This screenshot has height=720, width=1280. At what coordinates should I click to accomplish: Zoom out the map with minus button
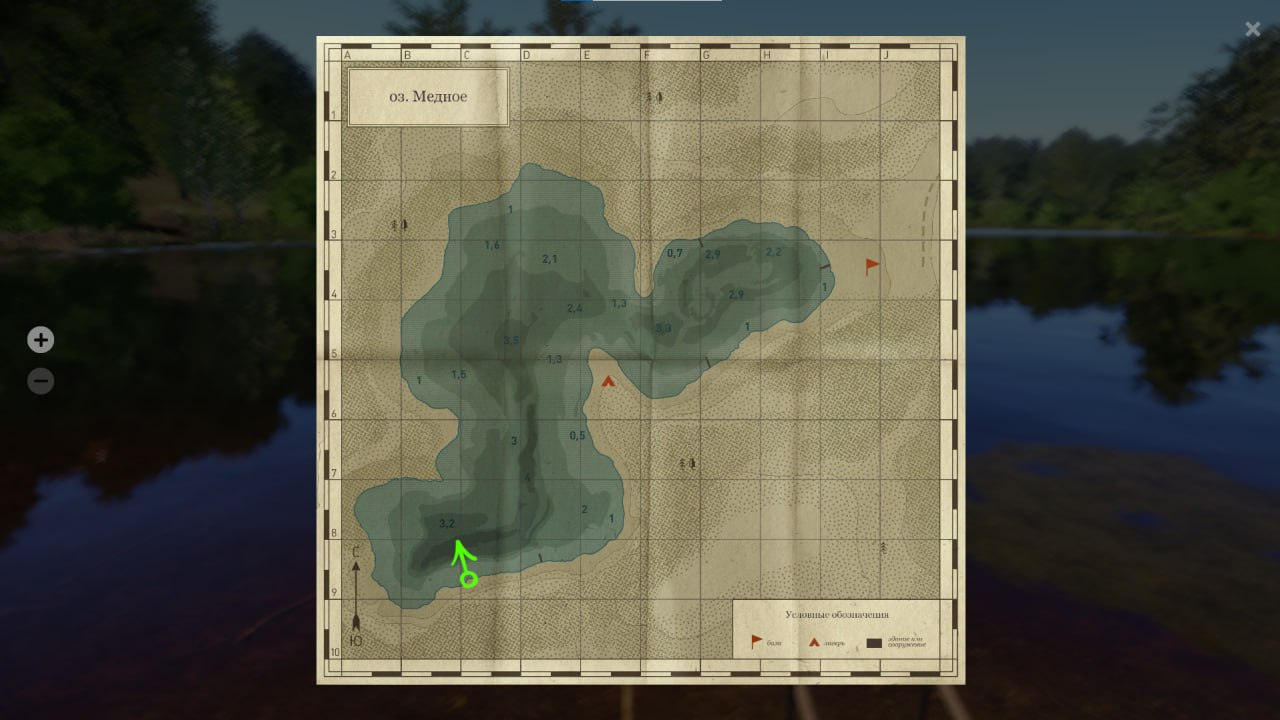[40, 381]
